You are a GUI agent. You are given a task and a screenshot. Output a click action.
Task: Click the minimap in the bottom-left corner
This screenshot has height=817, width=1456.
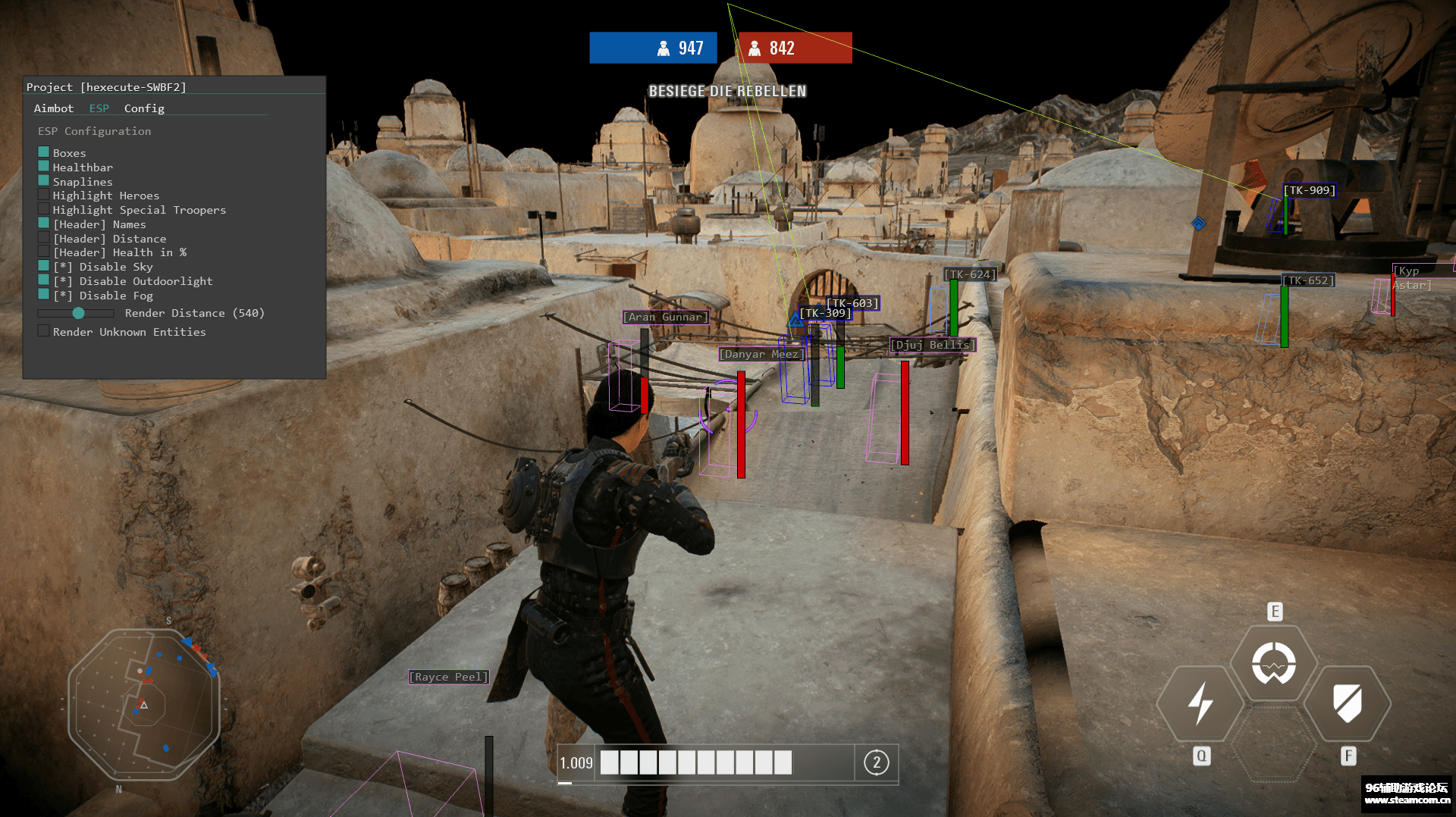point(144,705)
